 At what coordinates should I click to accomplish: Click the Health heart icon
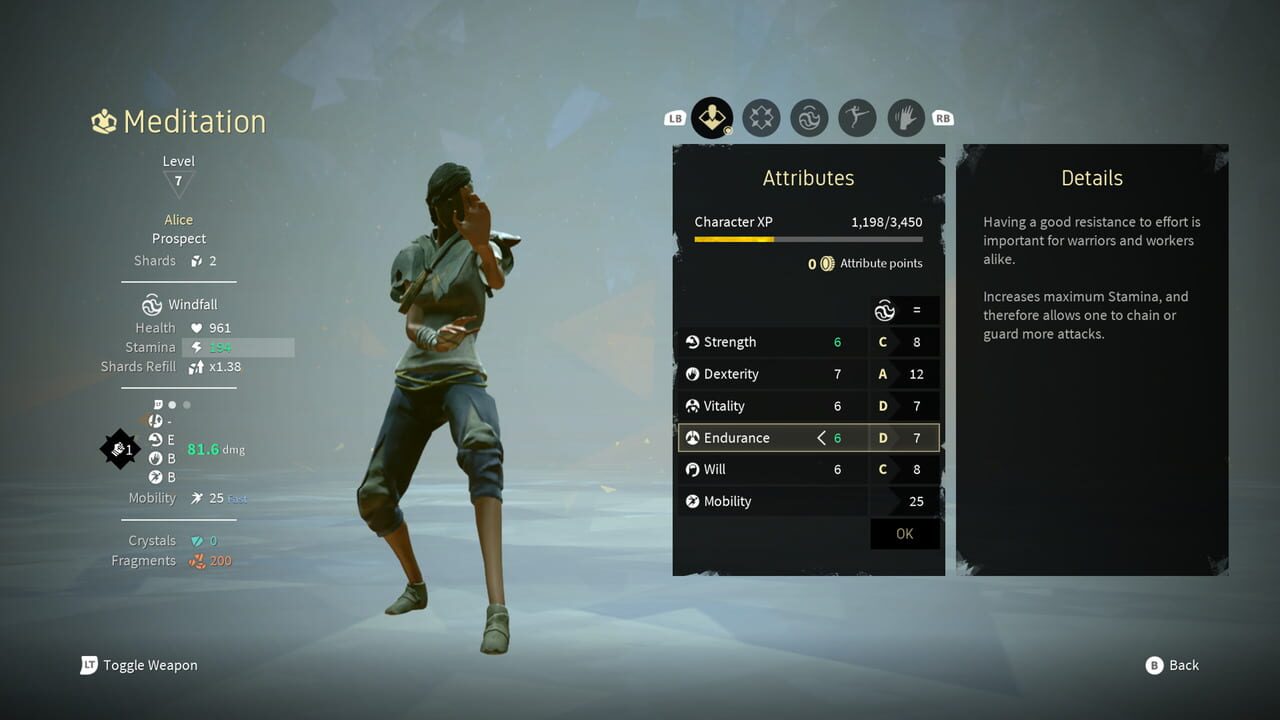(196, 327)
